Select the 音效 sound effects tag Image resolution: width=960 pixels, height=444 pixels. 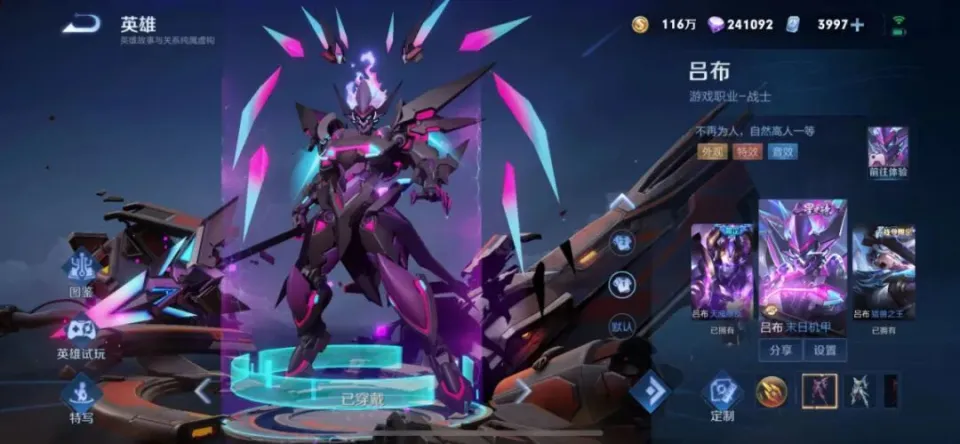pos(782,152)
